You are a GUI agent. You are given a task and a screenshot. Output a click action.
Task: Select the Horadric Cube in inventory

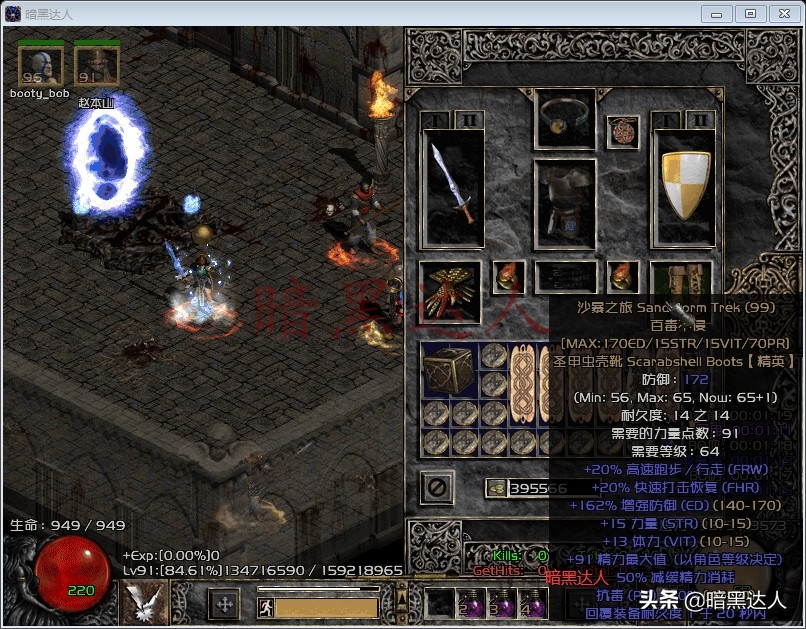coord(449,371)
